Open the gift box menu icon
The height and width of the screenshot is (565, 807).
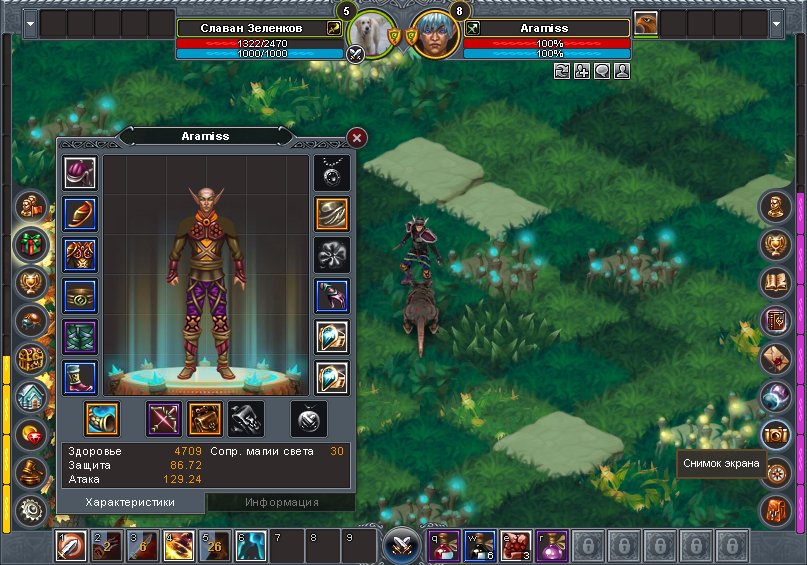32,244
